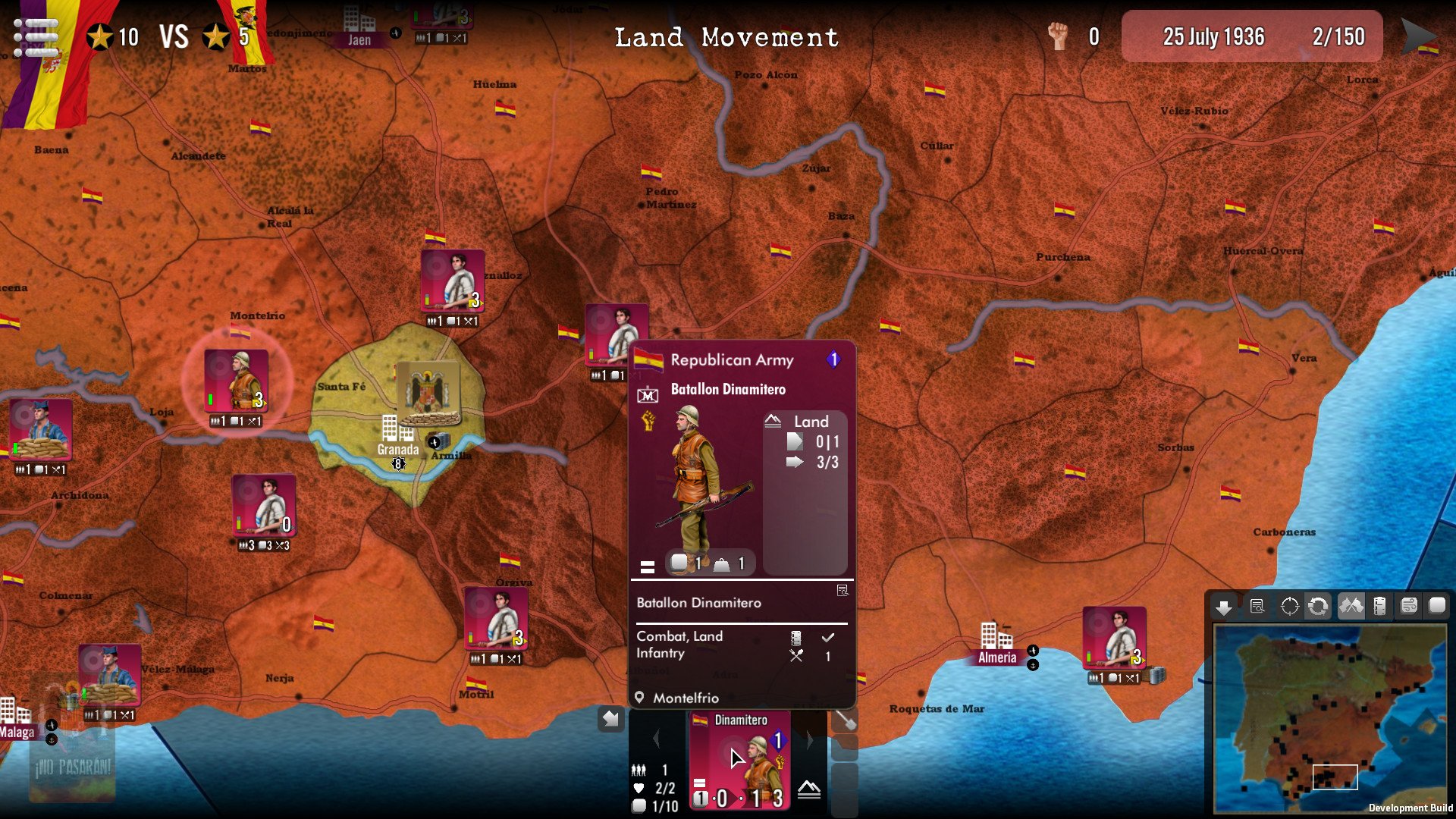Screen dimensions: 1456x819
Task: Select the militia unit beside Almeria
Action: tap(1114, 639)
